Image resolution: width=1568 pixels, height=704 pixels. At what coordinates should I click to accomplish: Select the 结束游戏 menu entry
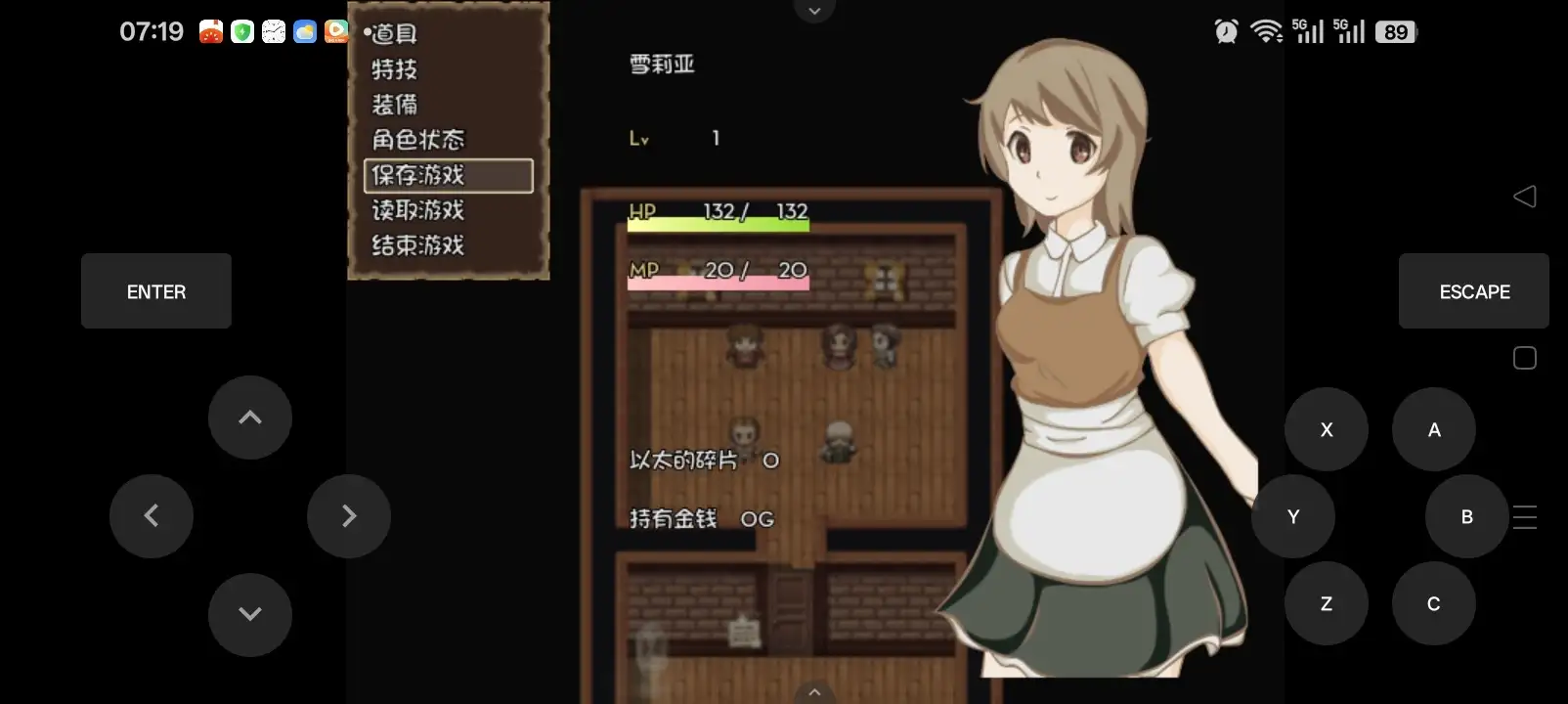coord(415,245)
